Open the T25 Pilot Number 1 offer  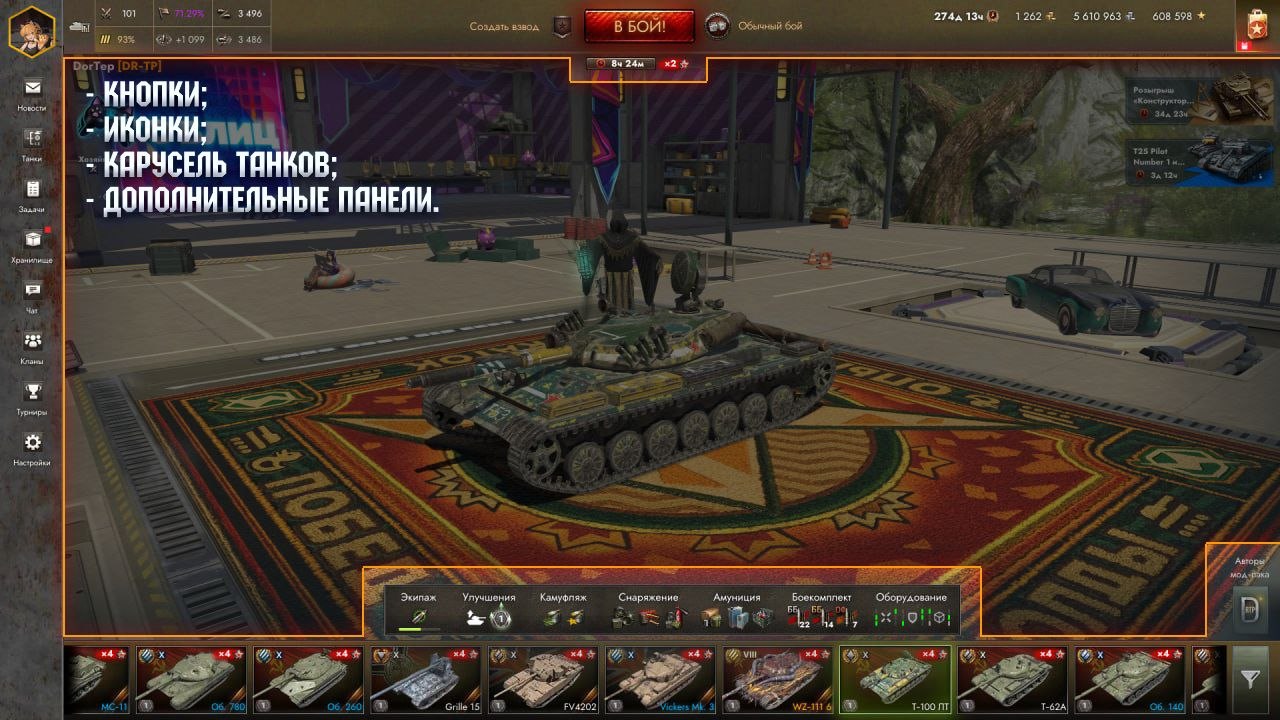point(1201,162)
